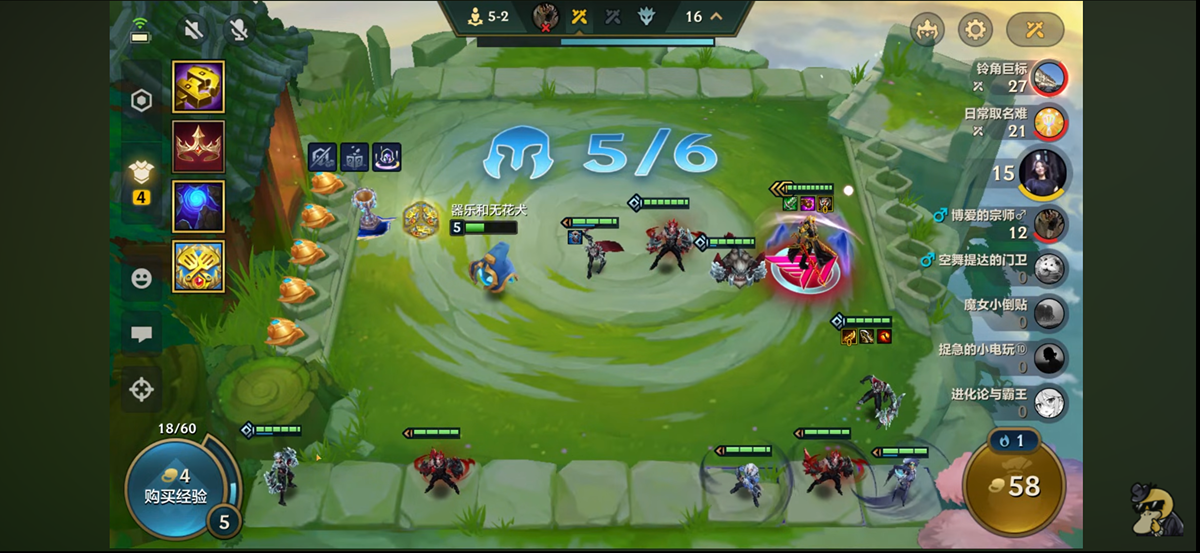Screen dimensions: 1200x553
Task: Toggle the muted speaker icon
Action: pos(194,28)
